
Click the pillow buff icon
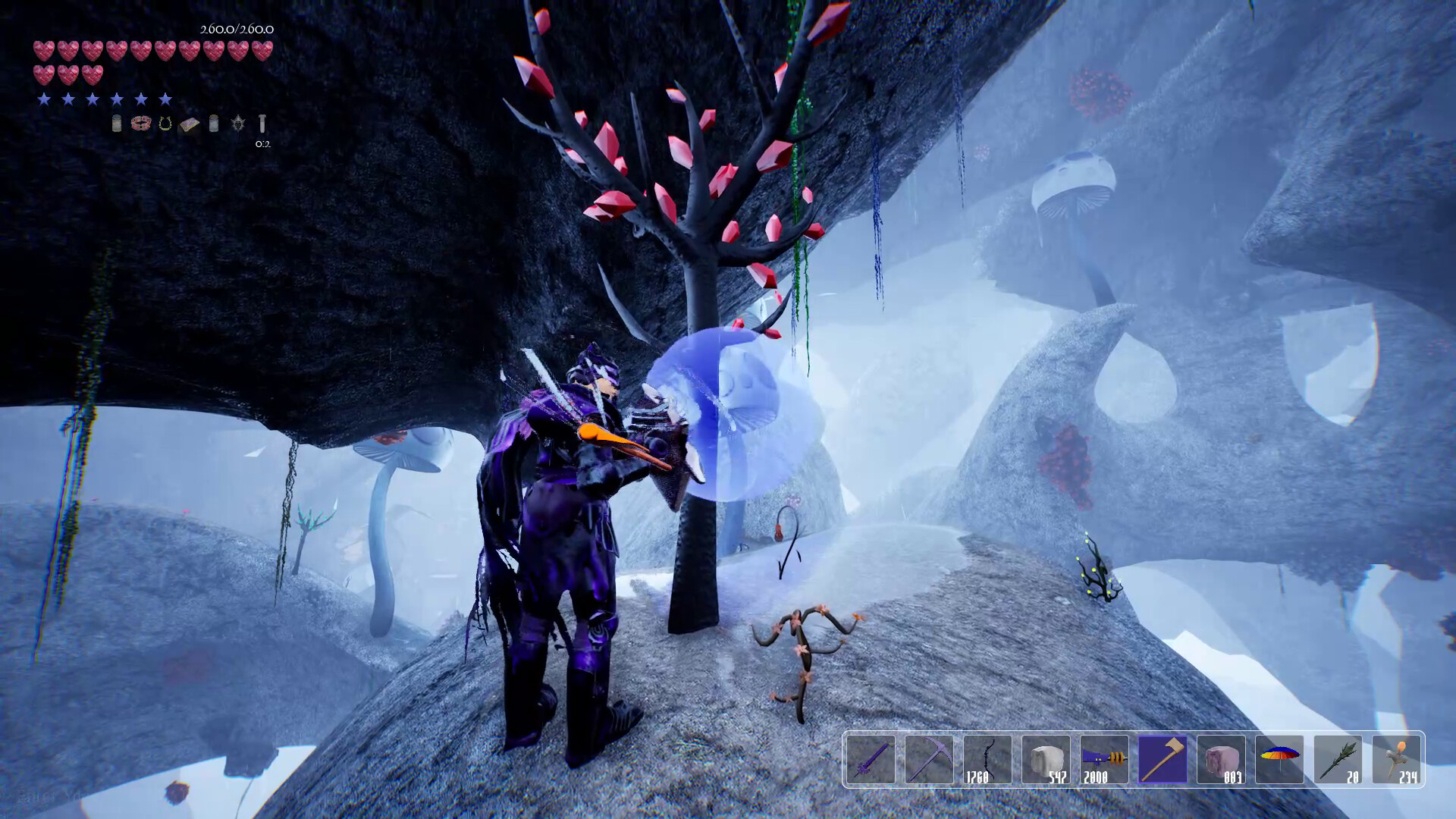pyautogui.click(x=189, y=124)
